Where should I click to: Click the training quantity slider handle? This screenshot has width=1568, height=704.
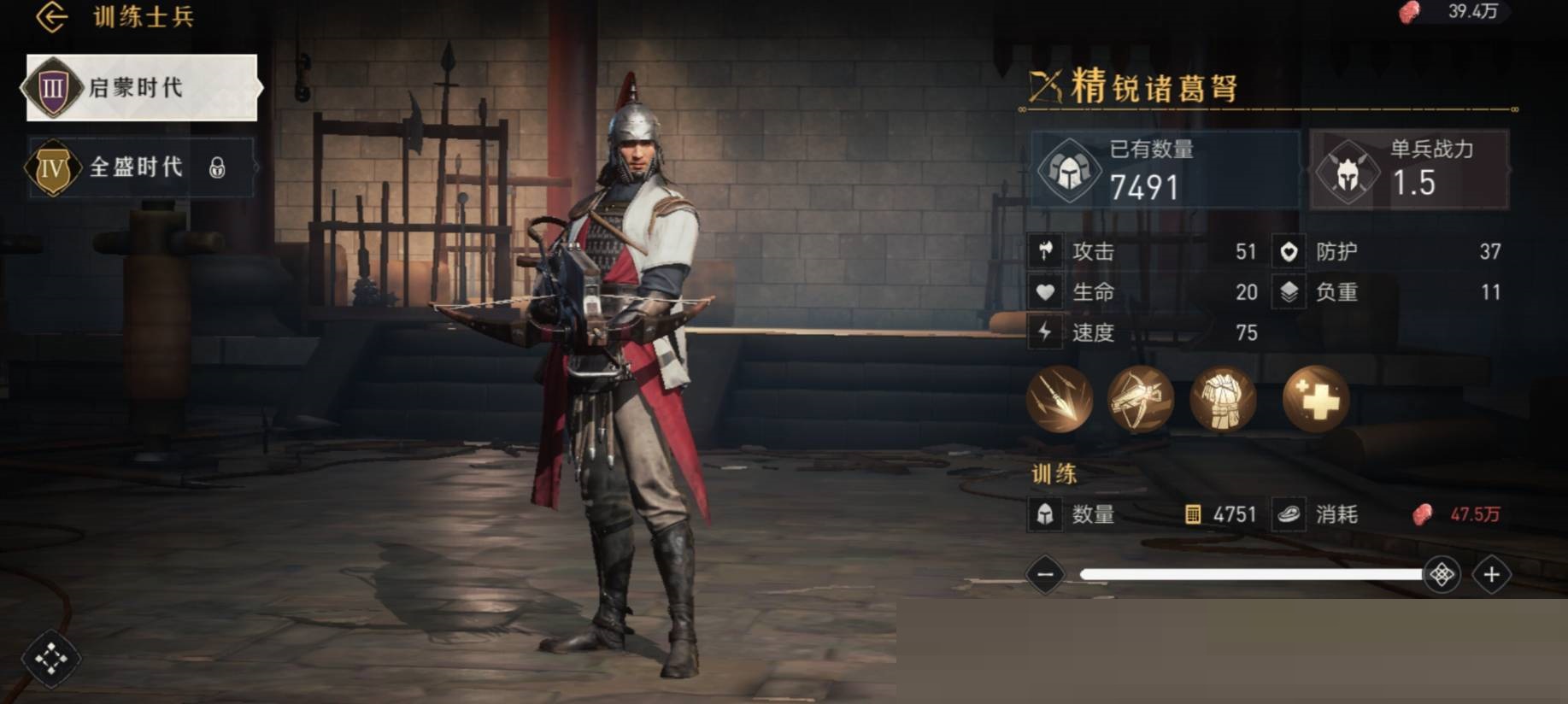coord(1442,574)
